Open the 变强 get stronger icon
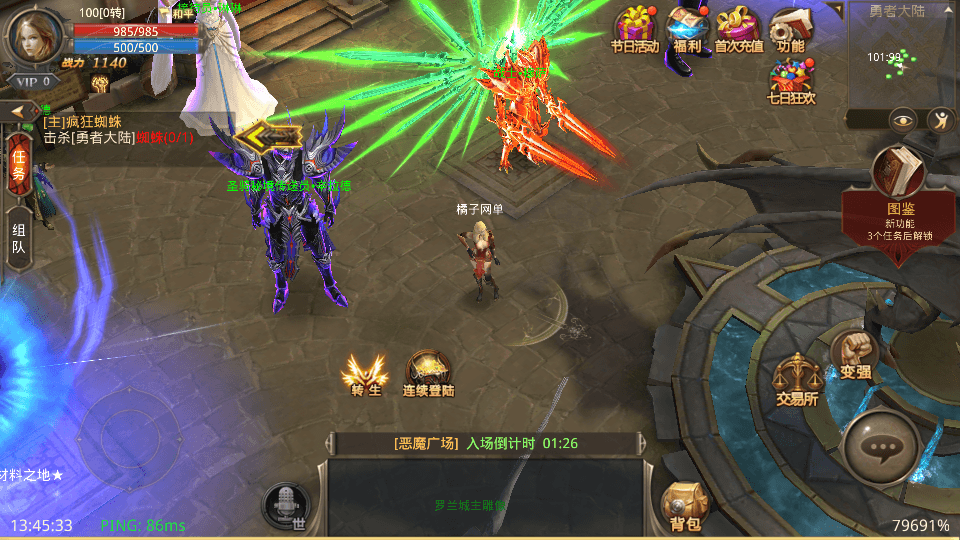This screenshot has height=540, width=960. [x=854, y=355]
